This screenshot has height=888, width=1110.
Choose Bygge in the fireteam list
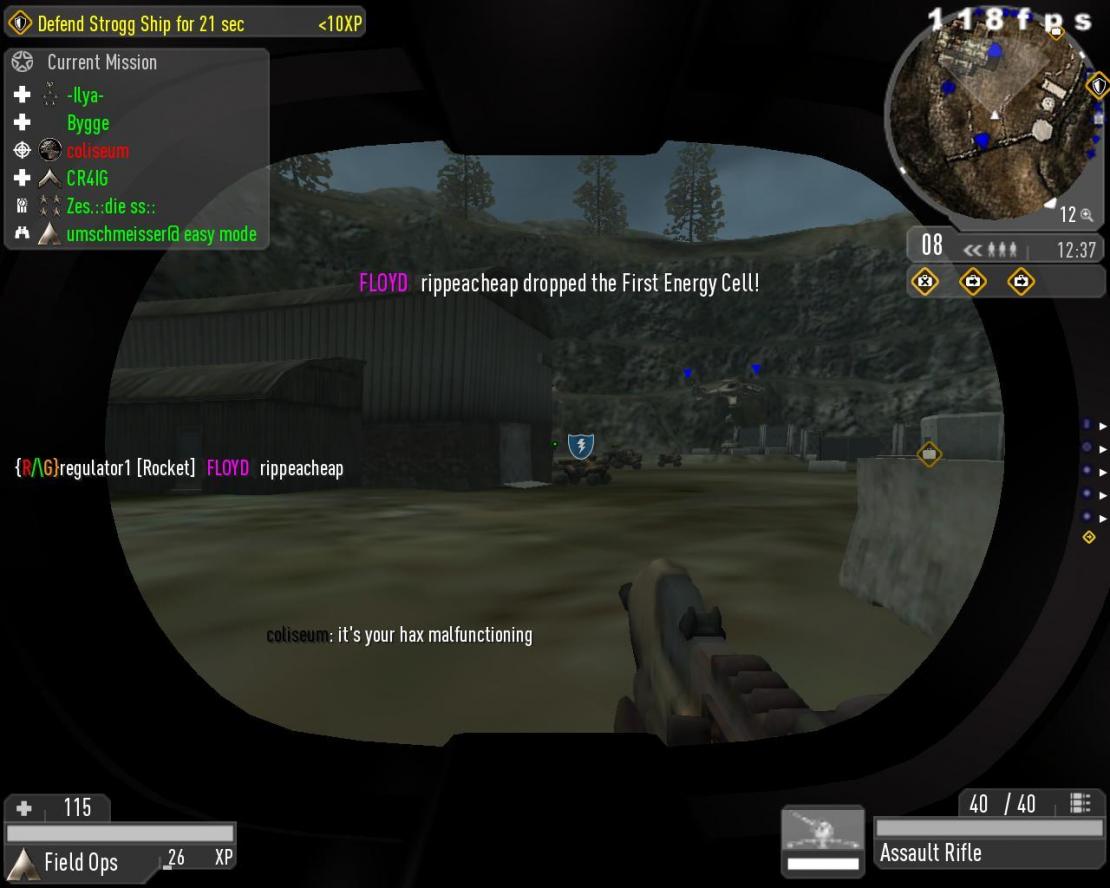(x=88, y=123)
